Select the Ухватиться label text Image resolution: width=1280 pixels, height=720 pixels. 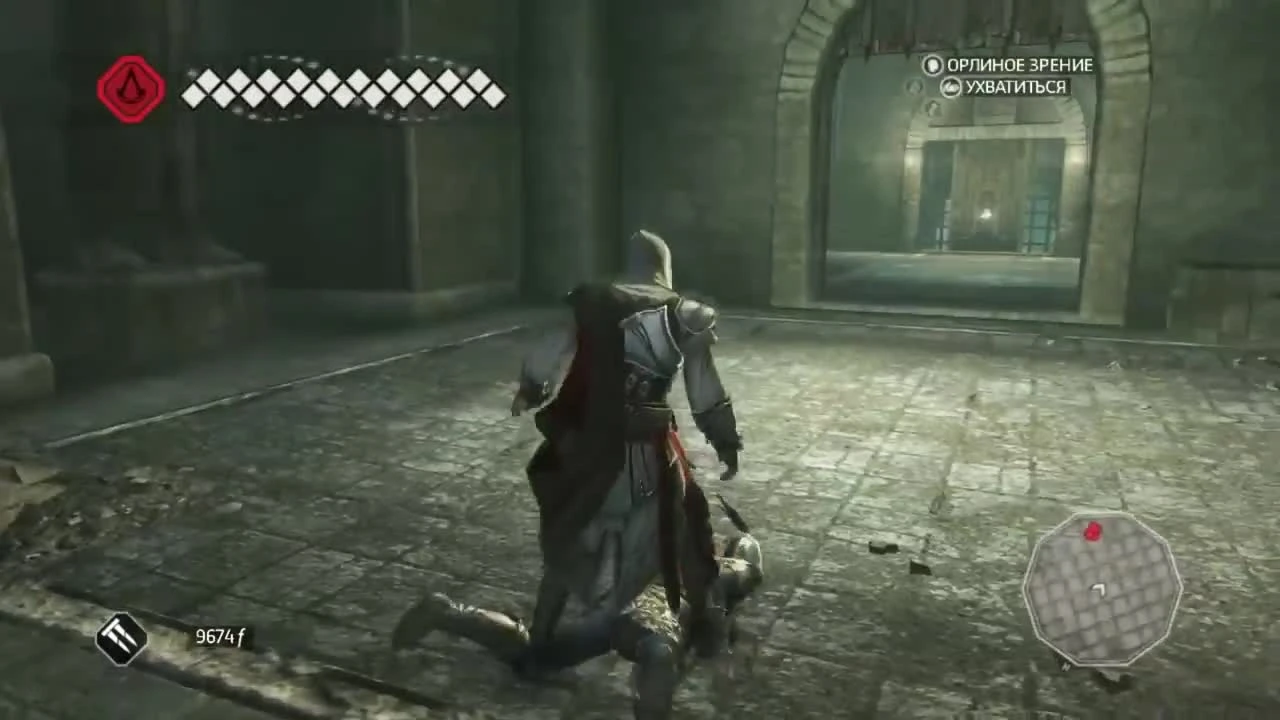click(1015, 87)
